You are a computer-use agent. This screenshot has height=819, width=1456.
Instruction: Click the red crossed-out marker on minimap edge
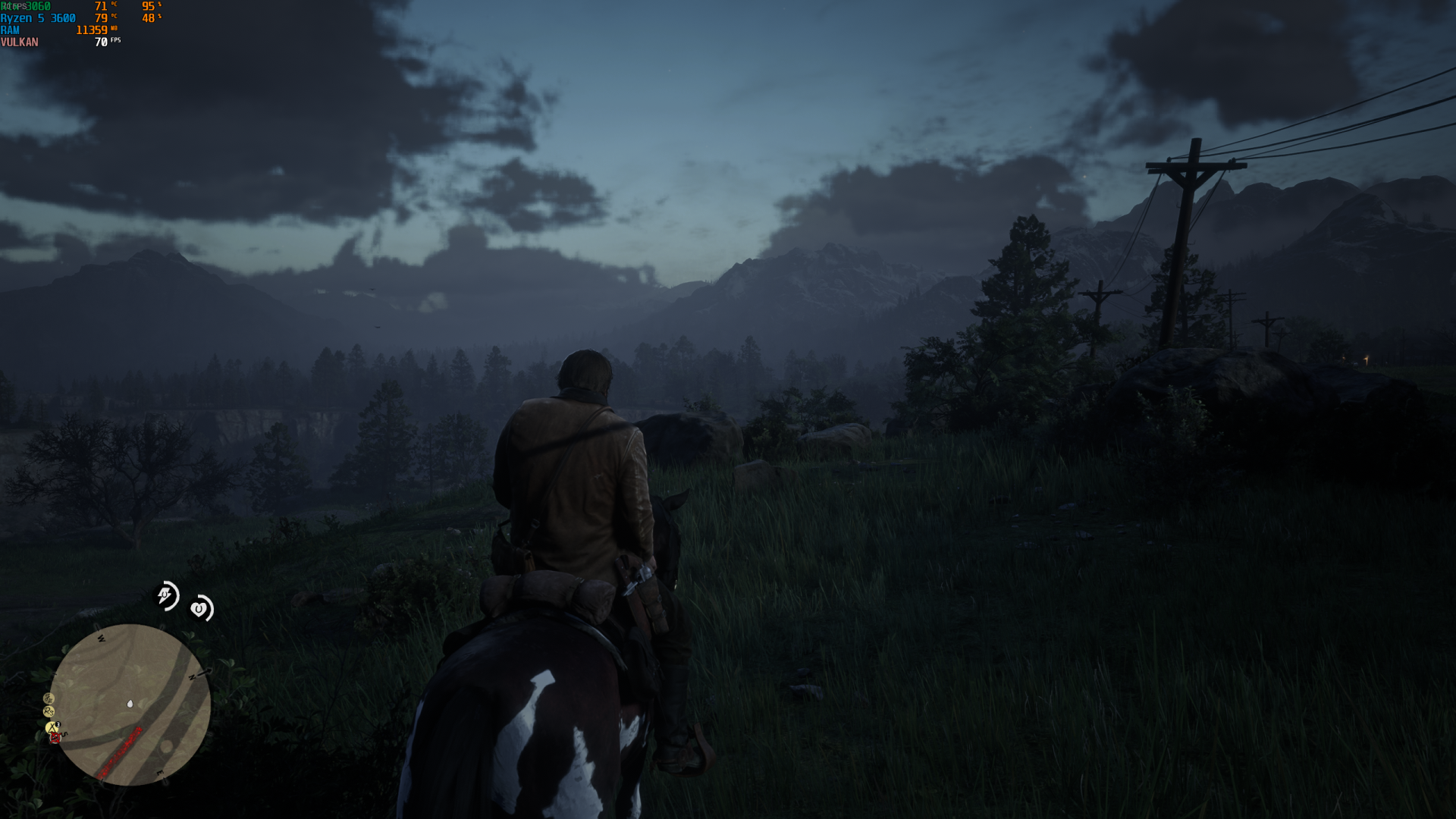(x=55, y=738)
